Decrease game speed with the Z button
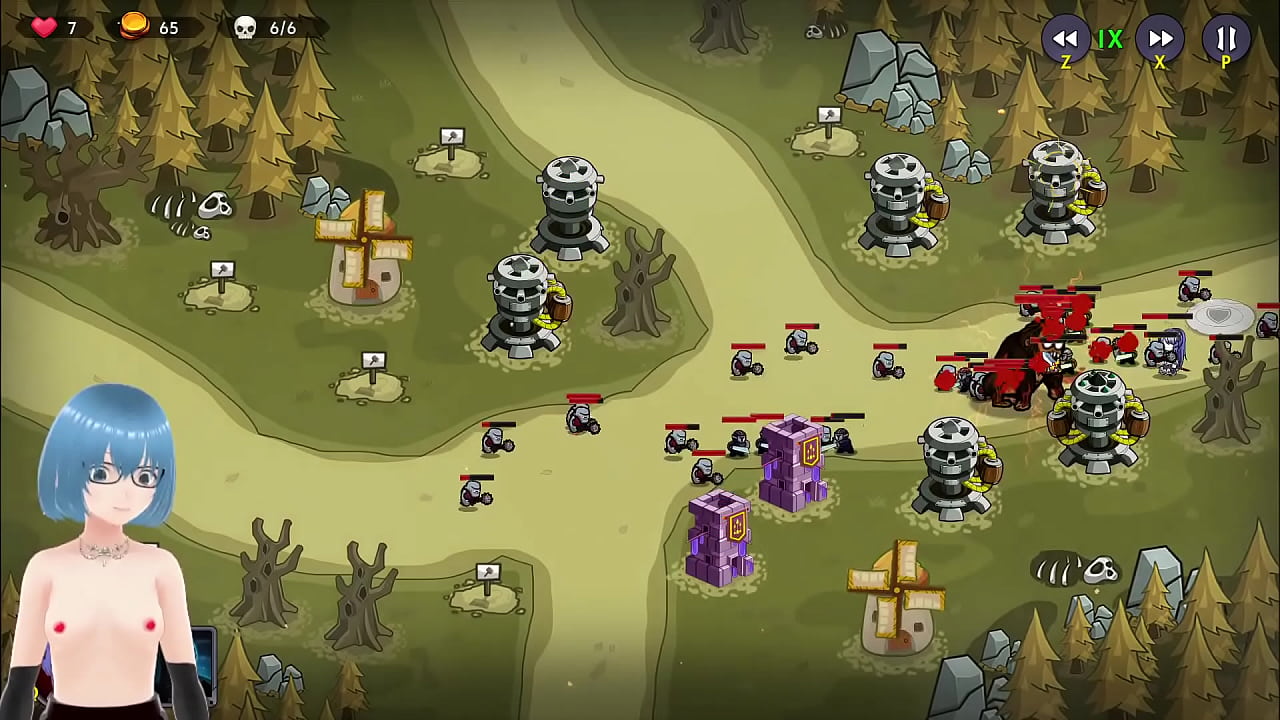This screenshot has width=1280, height=720. 1066,40
